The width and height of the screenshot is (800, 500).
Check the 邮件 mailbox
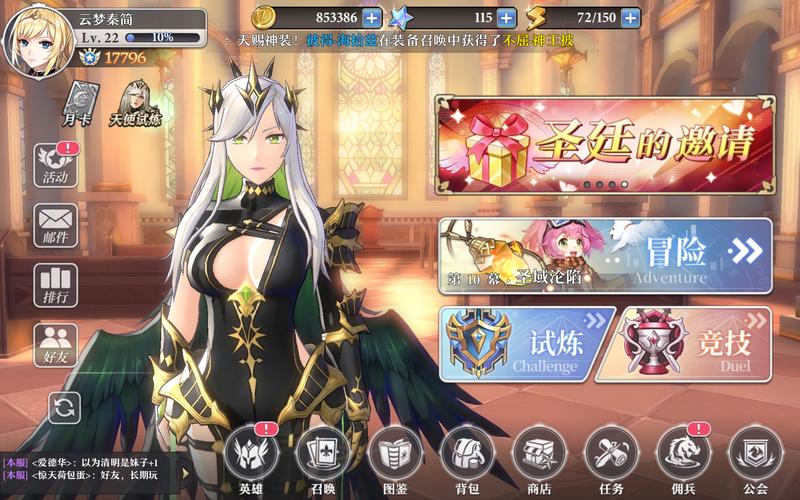pos(56,225)
